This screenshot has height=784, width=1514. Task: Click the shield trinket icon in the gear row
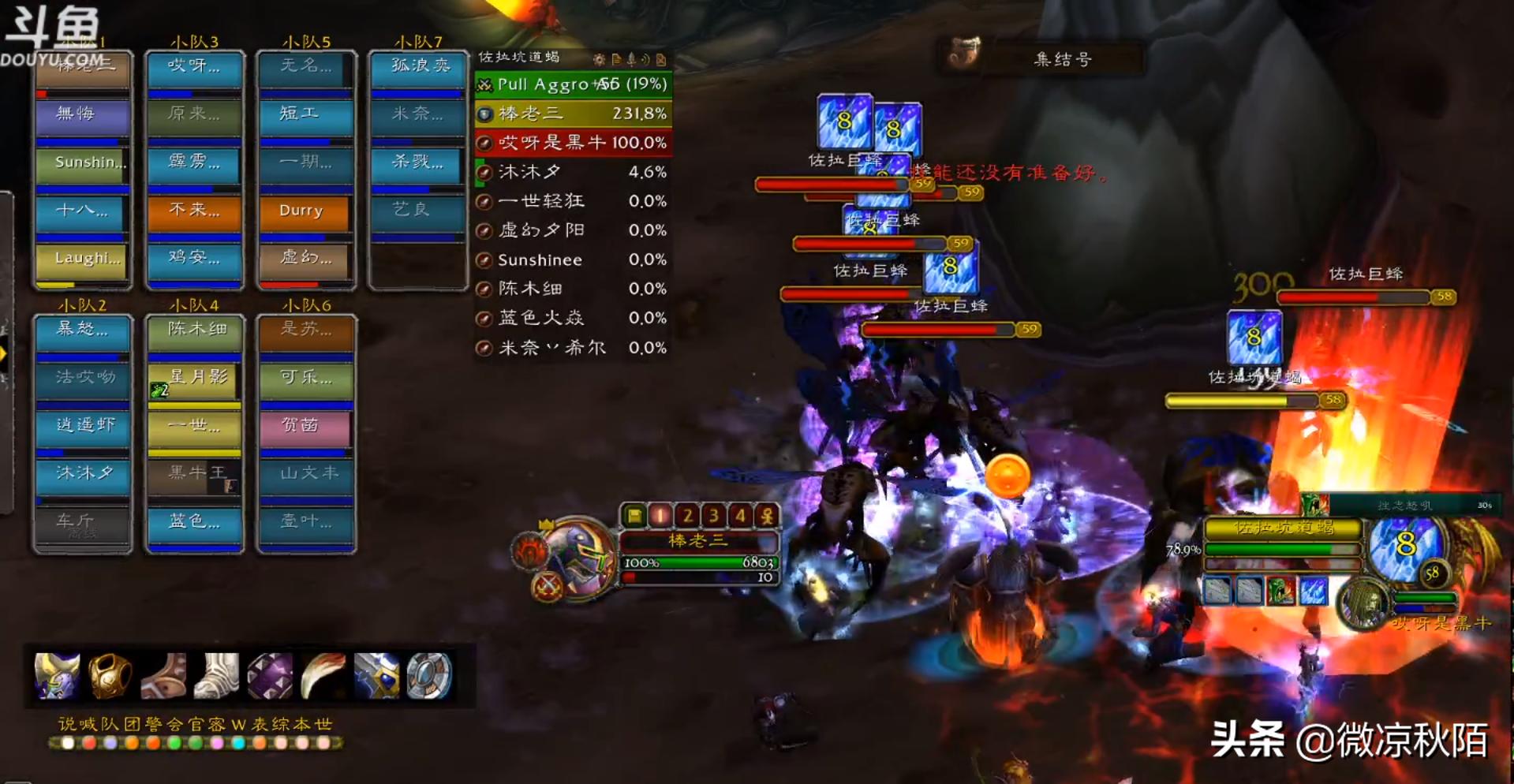click(432, 677)
